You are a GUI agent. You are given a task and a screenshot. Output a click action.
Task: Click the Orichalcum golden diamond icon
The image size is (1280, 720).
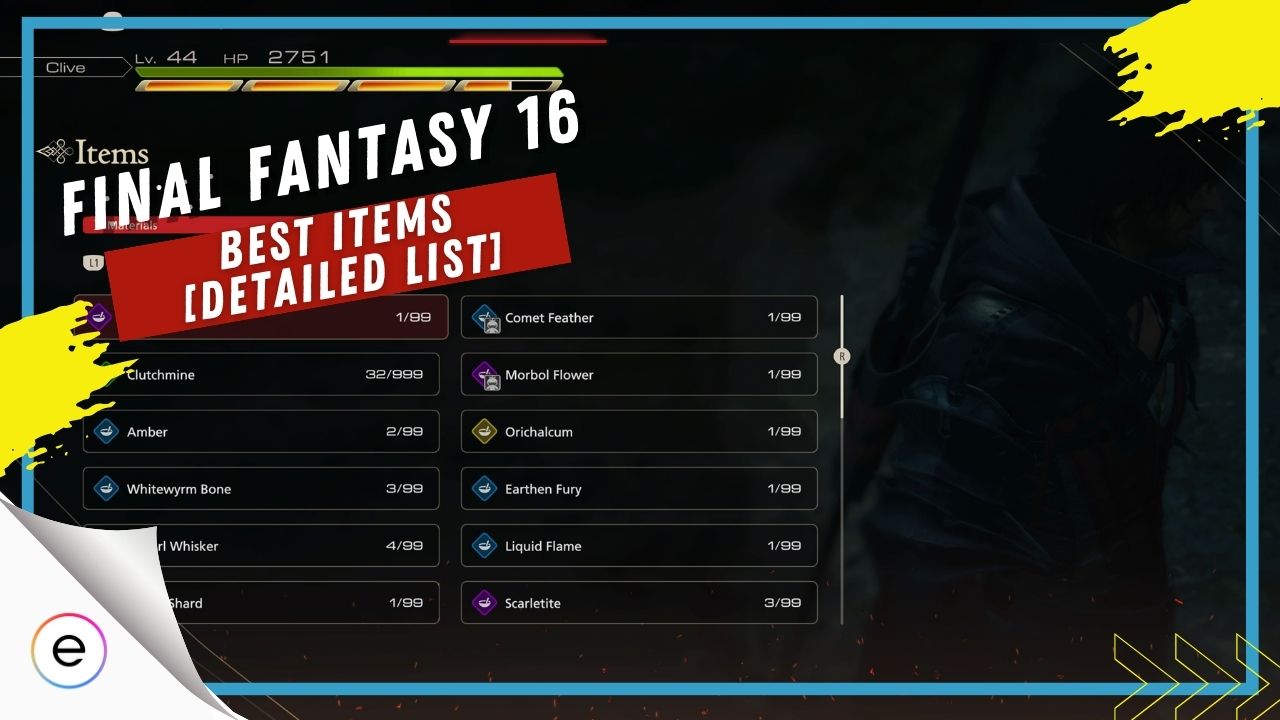(x=487, y=431)
